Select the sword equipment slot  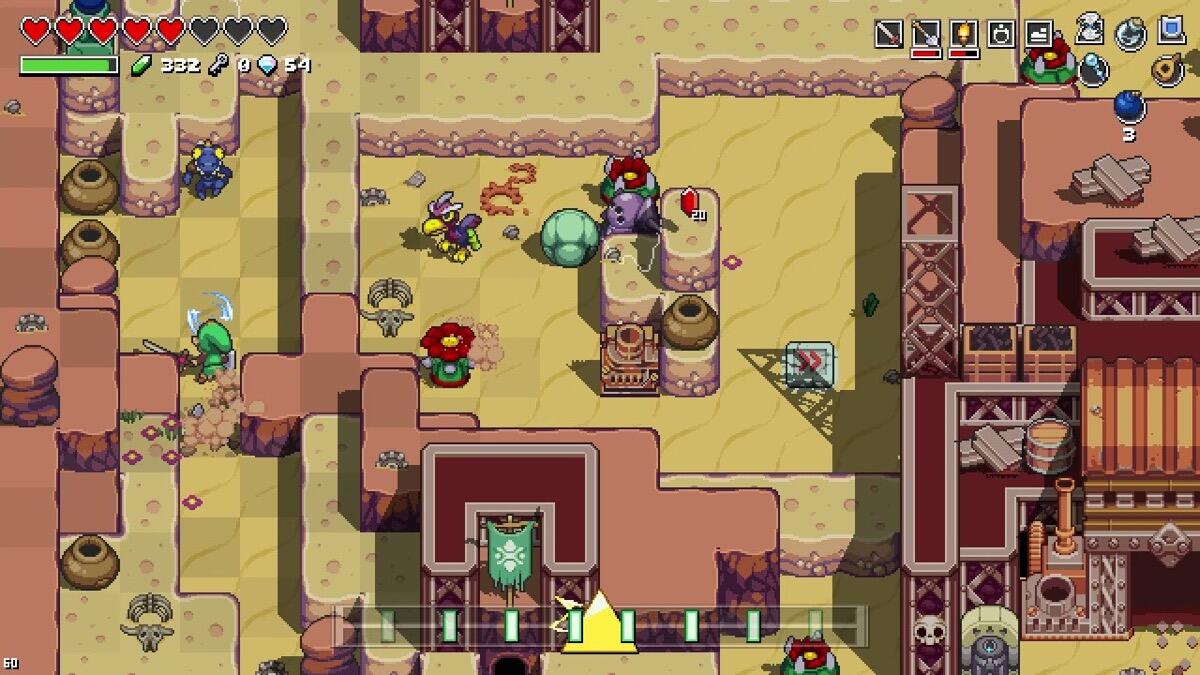(888, 34)
